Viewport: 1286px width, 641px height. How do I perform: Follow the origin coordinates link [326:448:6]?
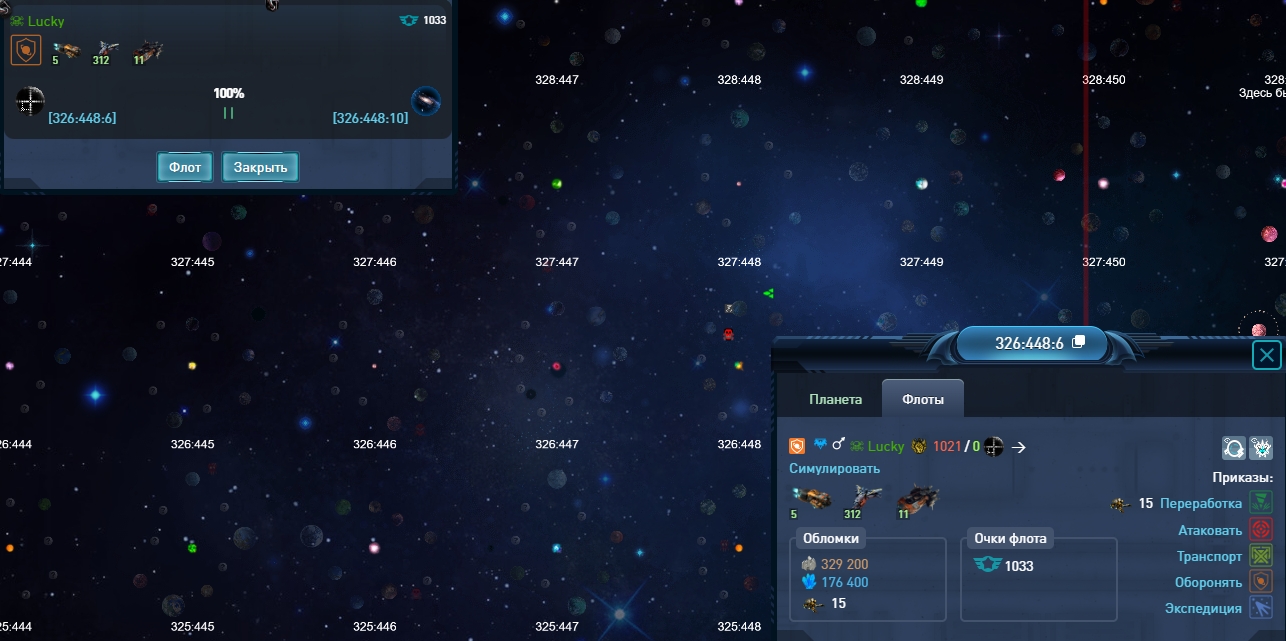[82, 118]
